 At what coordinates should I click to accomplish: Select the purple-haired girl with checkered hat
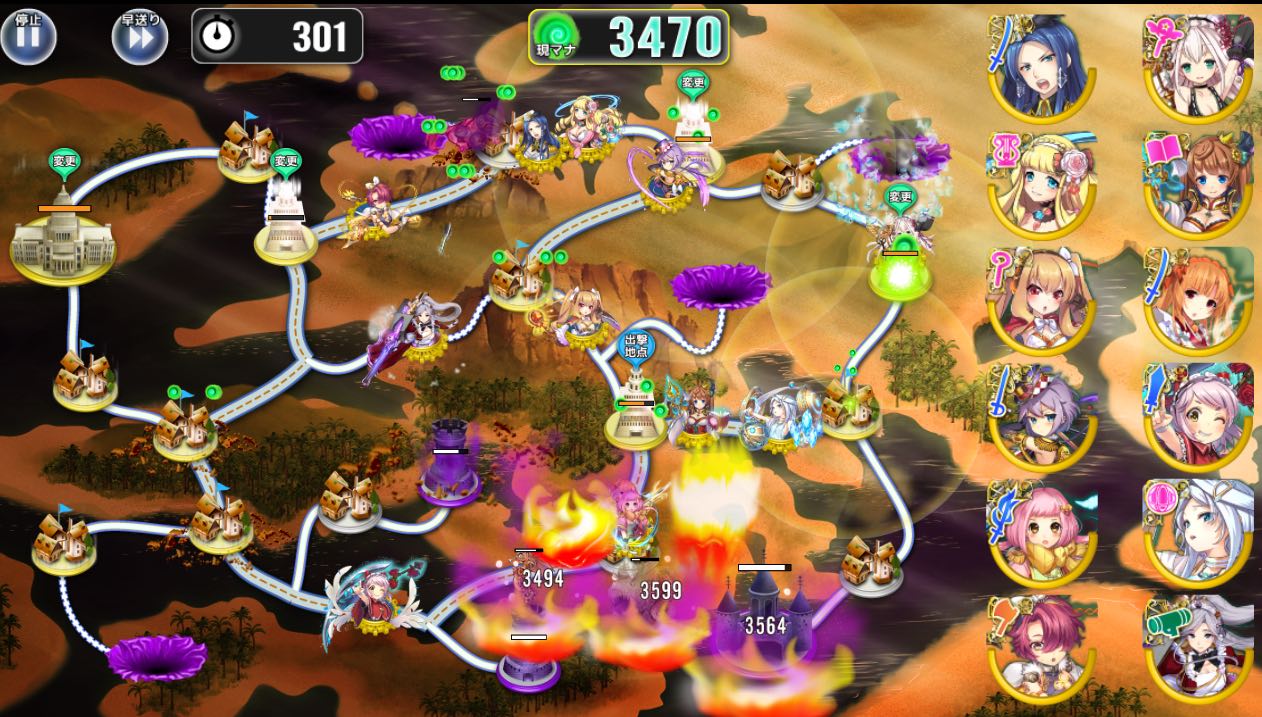click(1042, 414)
